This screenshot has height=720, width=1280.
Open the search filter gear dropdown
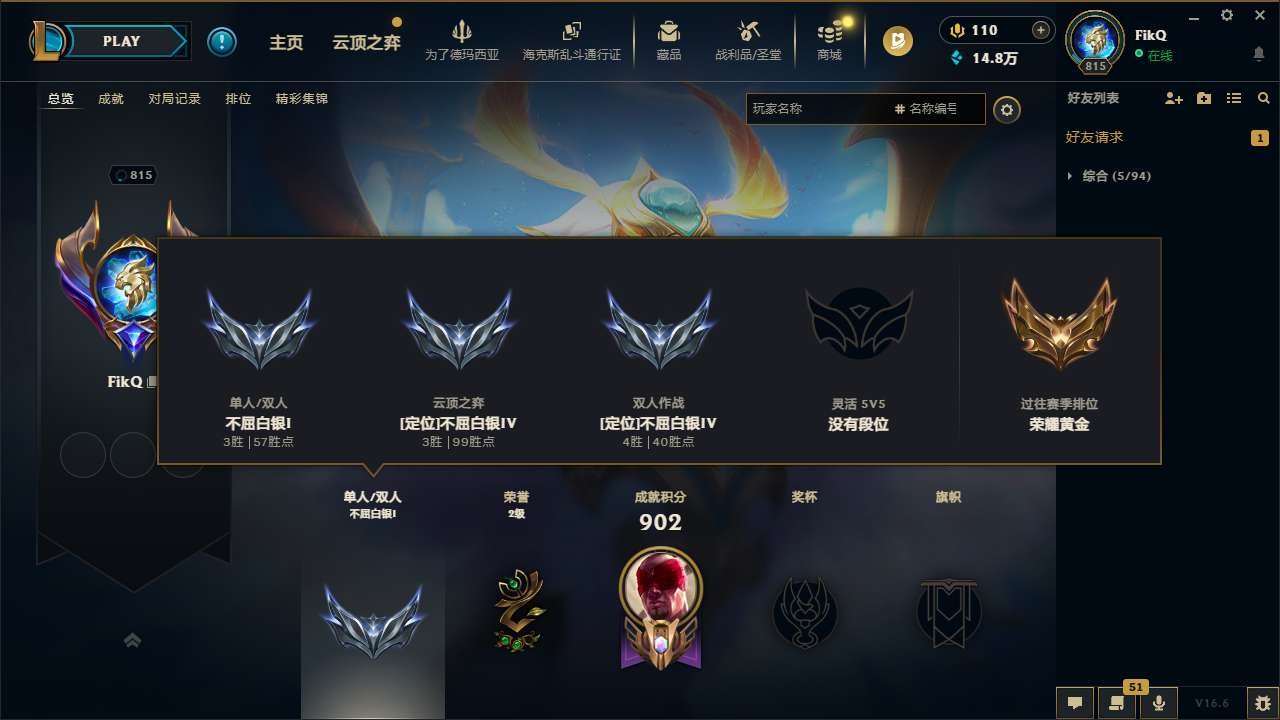click(1007, 109)
